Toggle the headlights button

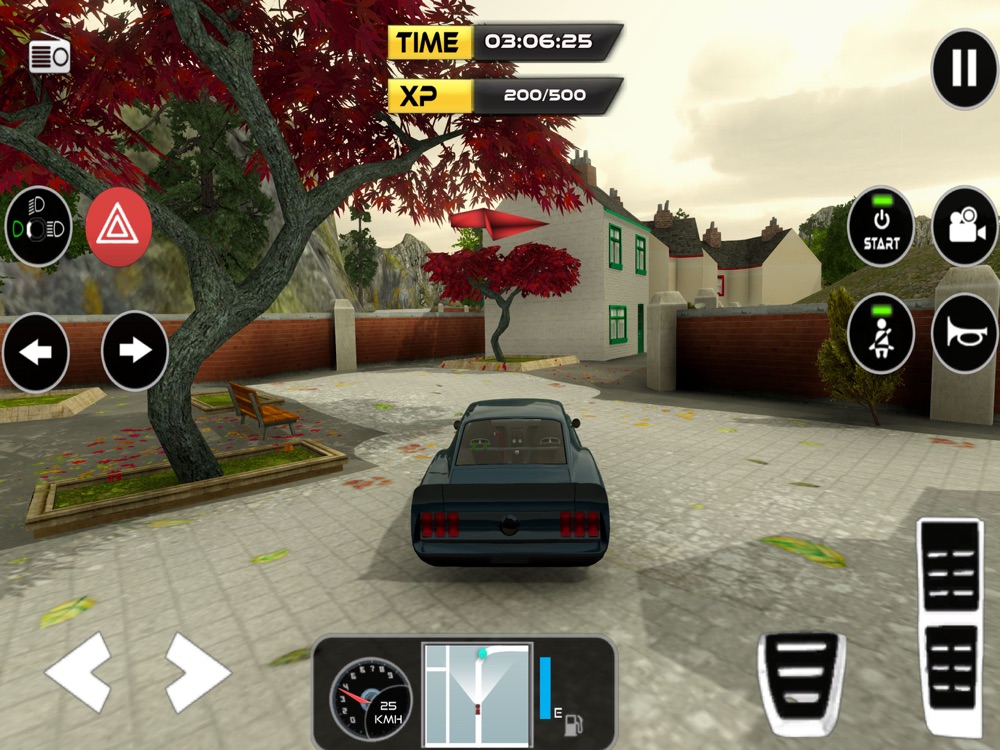(38, 226)
